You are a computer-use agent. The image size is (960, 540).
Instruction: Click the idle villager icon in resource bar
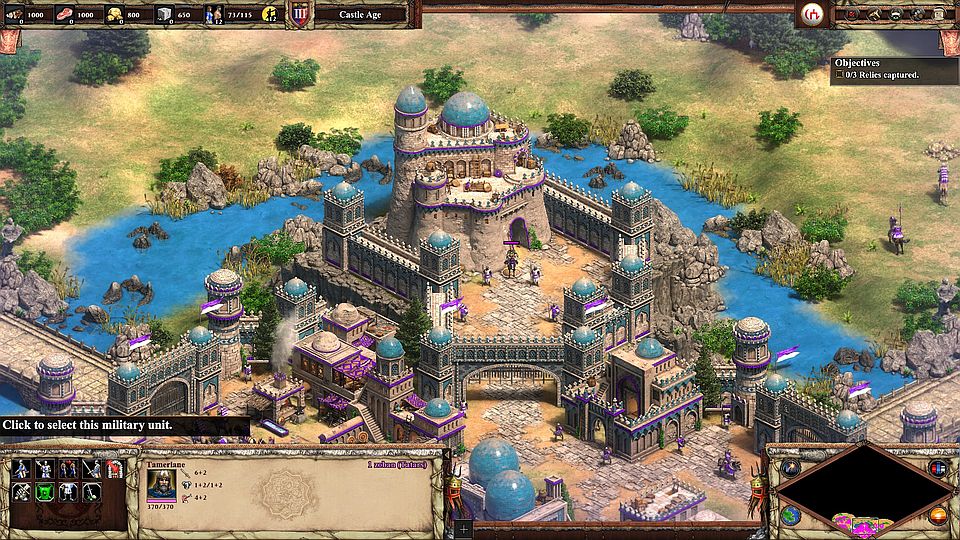[x=268, y=14]
